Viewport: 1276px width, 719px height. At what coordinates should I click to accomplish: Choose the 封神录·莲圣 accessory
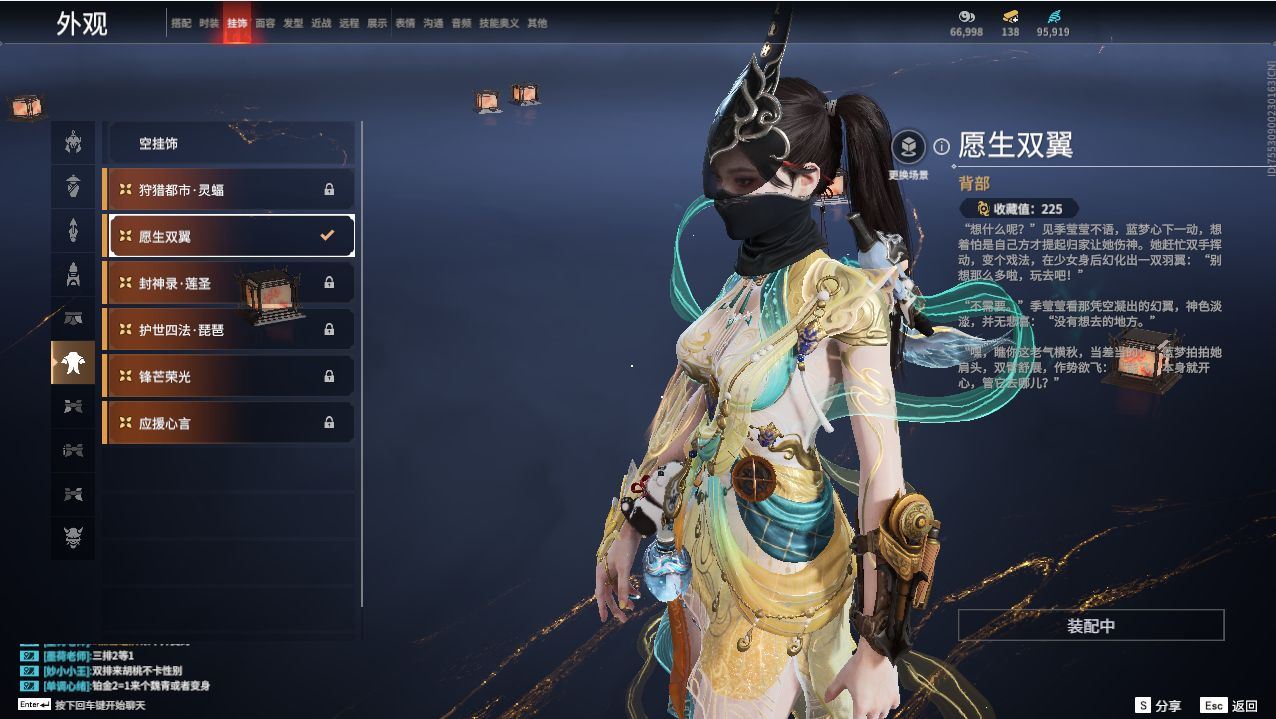point(230,283)
